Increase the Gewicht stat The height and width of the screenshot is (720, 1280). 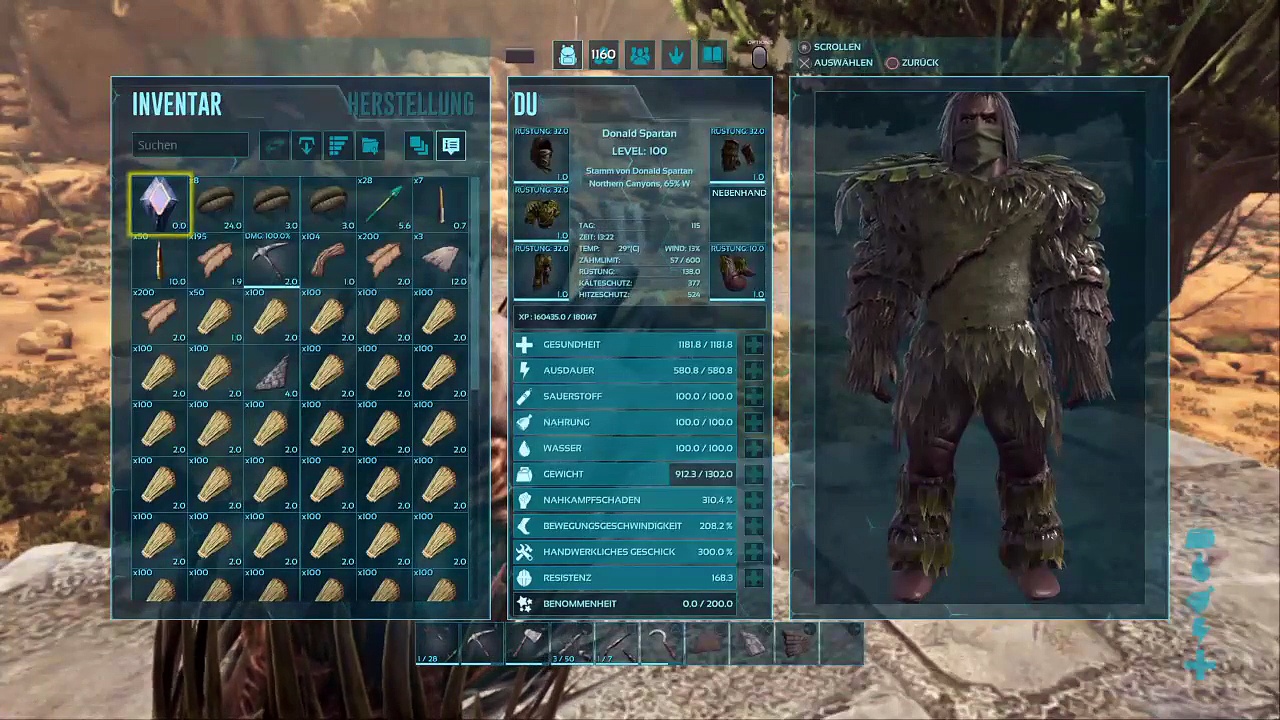(x=753, y=474)
